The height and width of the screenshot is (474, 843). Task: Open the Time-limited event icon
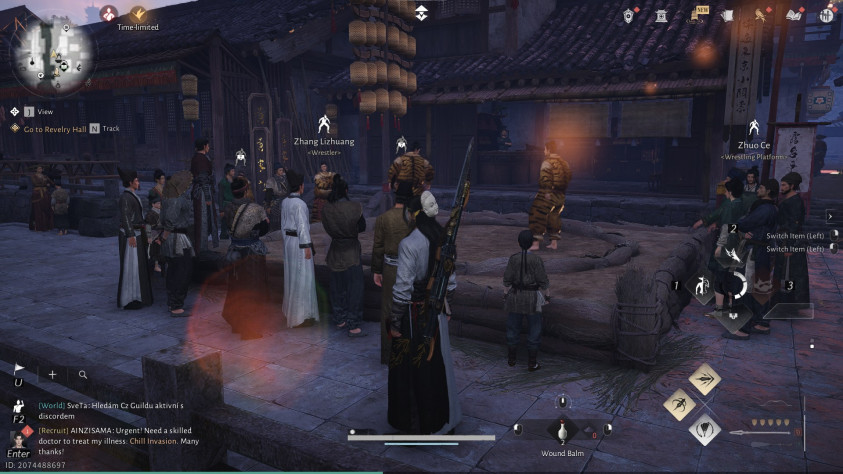pos(139,14)
